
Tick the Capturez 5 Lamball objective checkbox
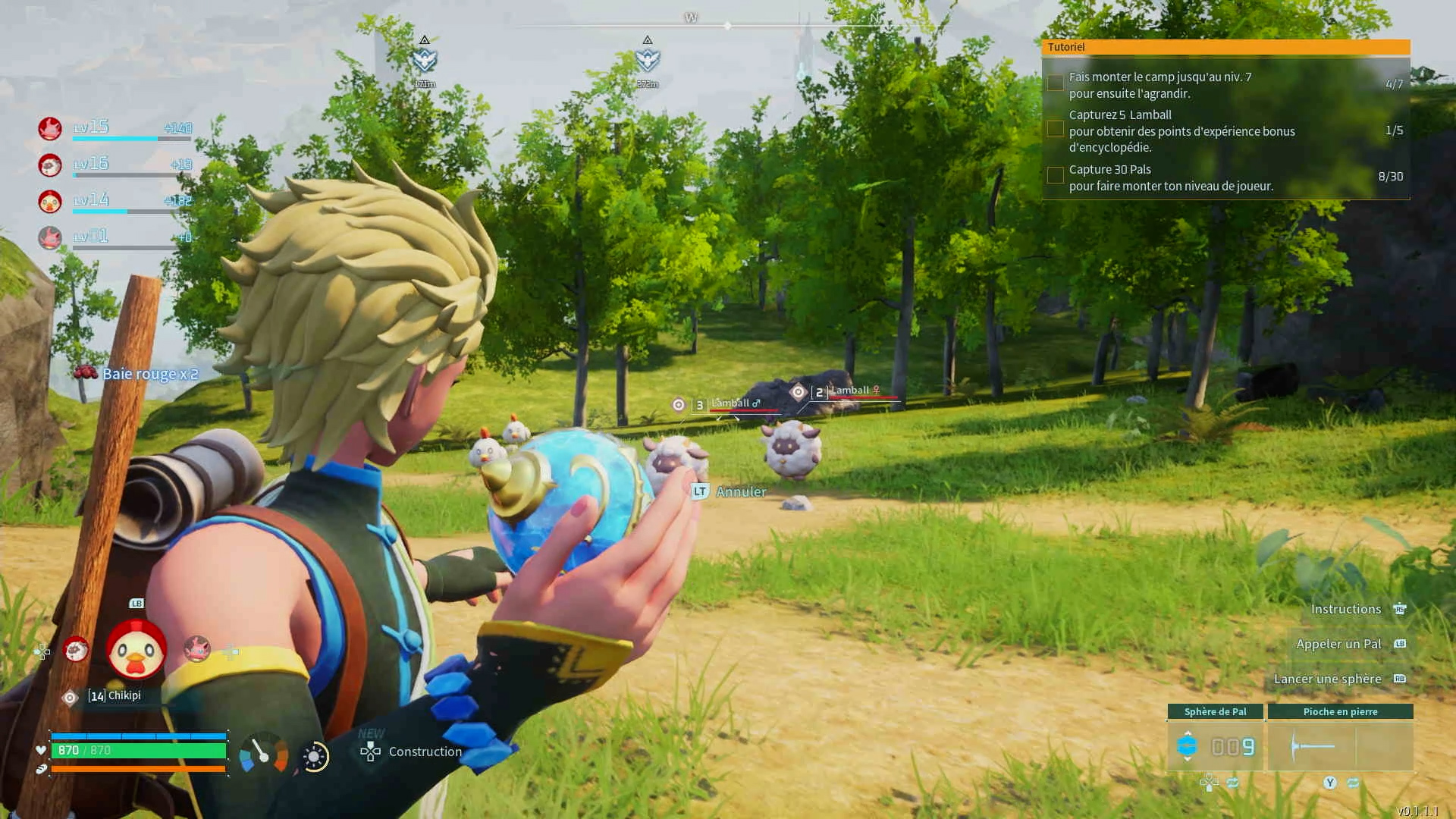click(x=1055, y=130)
